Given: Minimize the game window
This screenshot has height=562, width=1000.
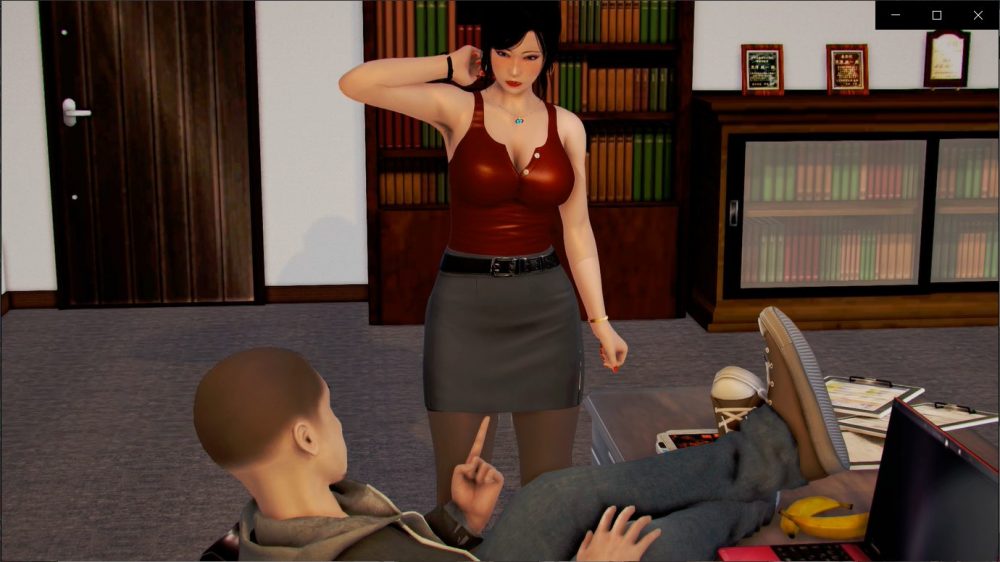Looking at the screenshot, I should 895,15.
